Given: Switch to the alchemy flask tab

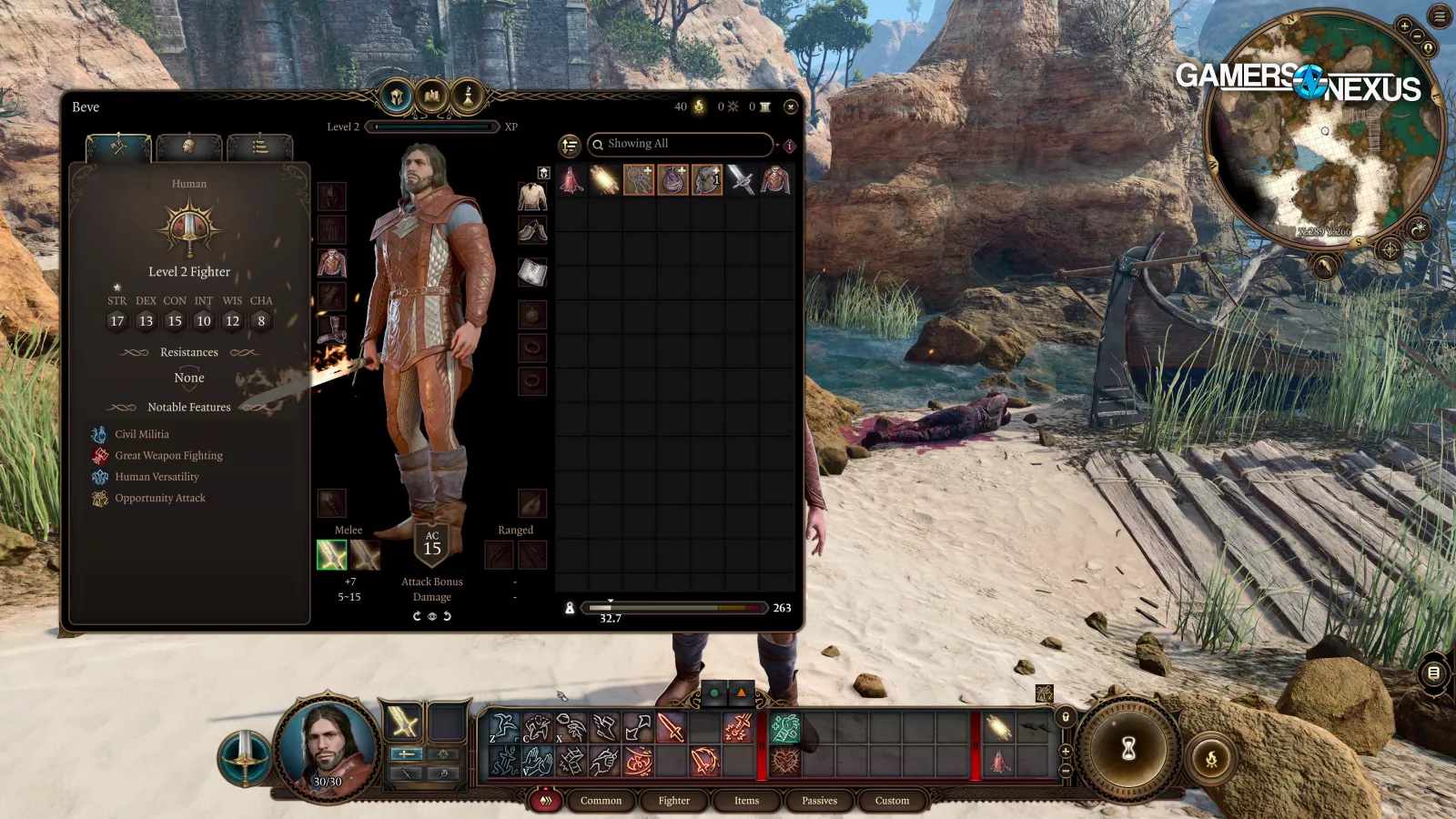Looking at the screenshot, I should 468,96.
